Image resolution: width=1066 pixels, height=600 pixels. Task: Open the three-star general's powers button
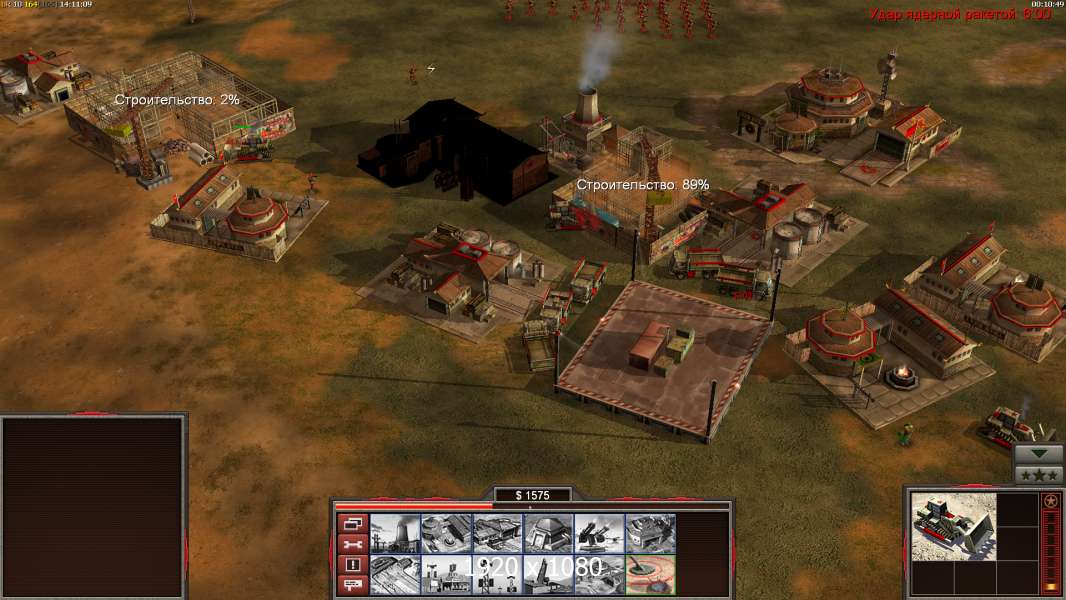[1039, 475]
